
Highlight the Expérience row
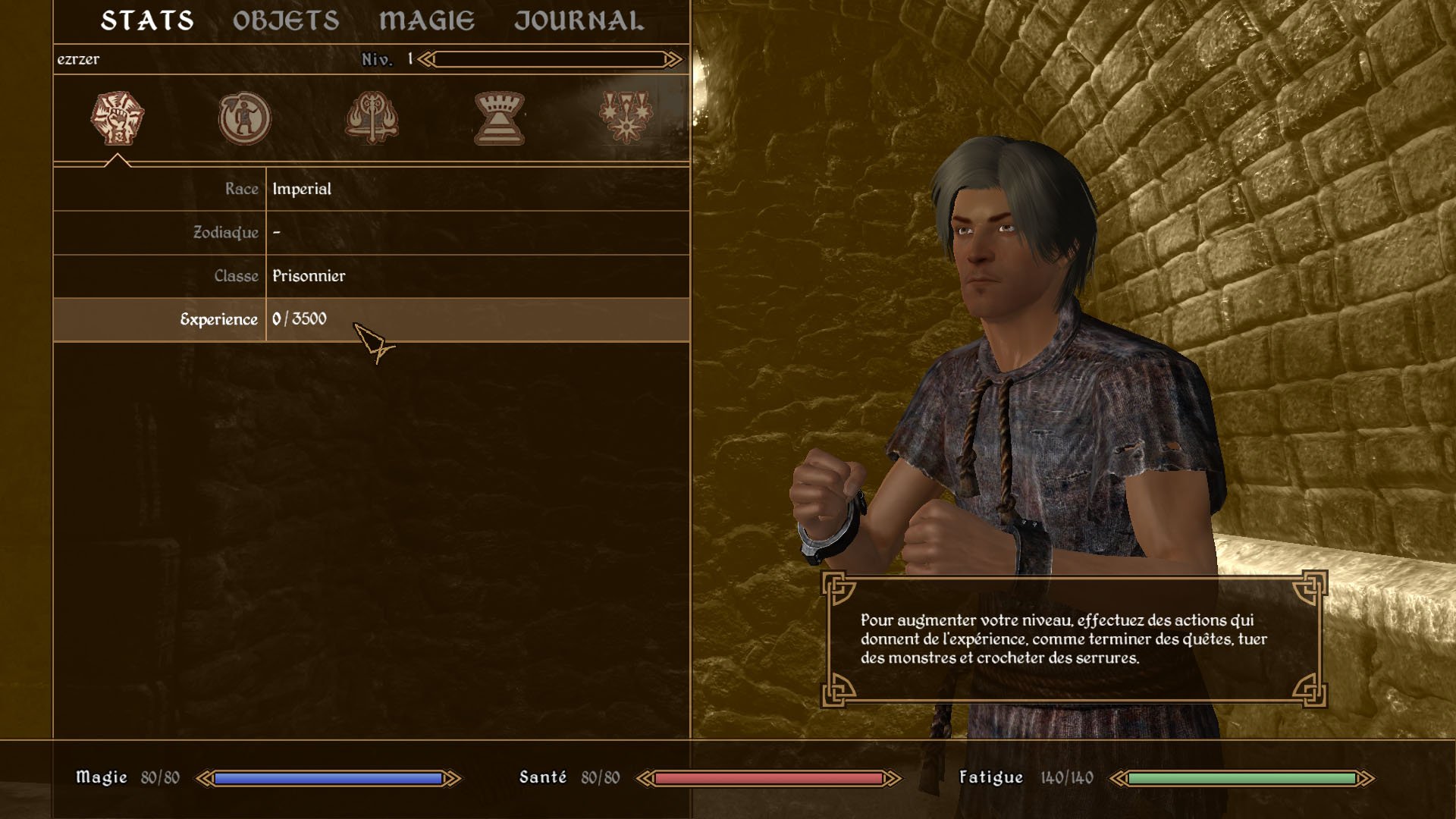click(371, 319)
